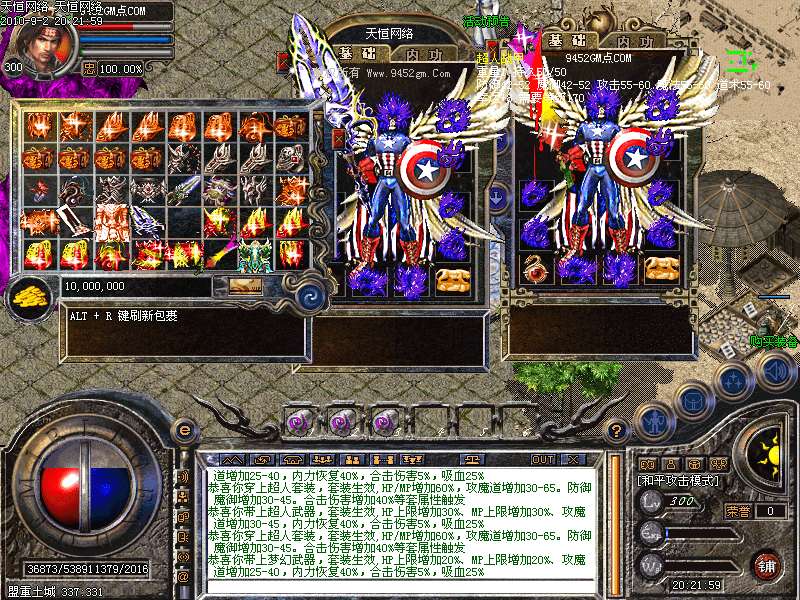The width and height of the screenshot is (800, 600).
Task: Click the small button beside gold amount
Action: 244,286
